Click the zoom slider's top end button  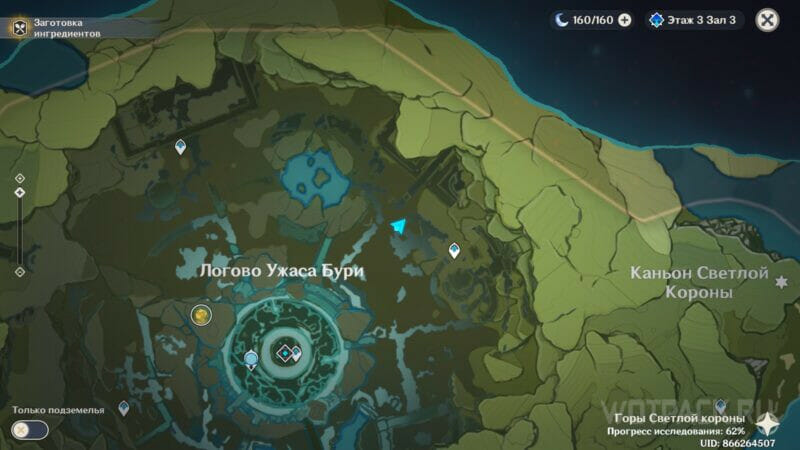click(19, 178)
